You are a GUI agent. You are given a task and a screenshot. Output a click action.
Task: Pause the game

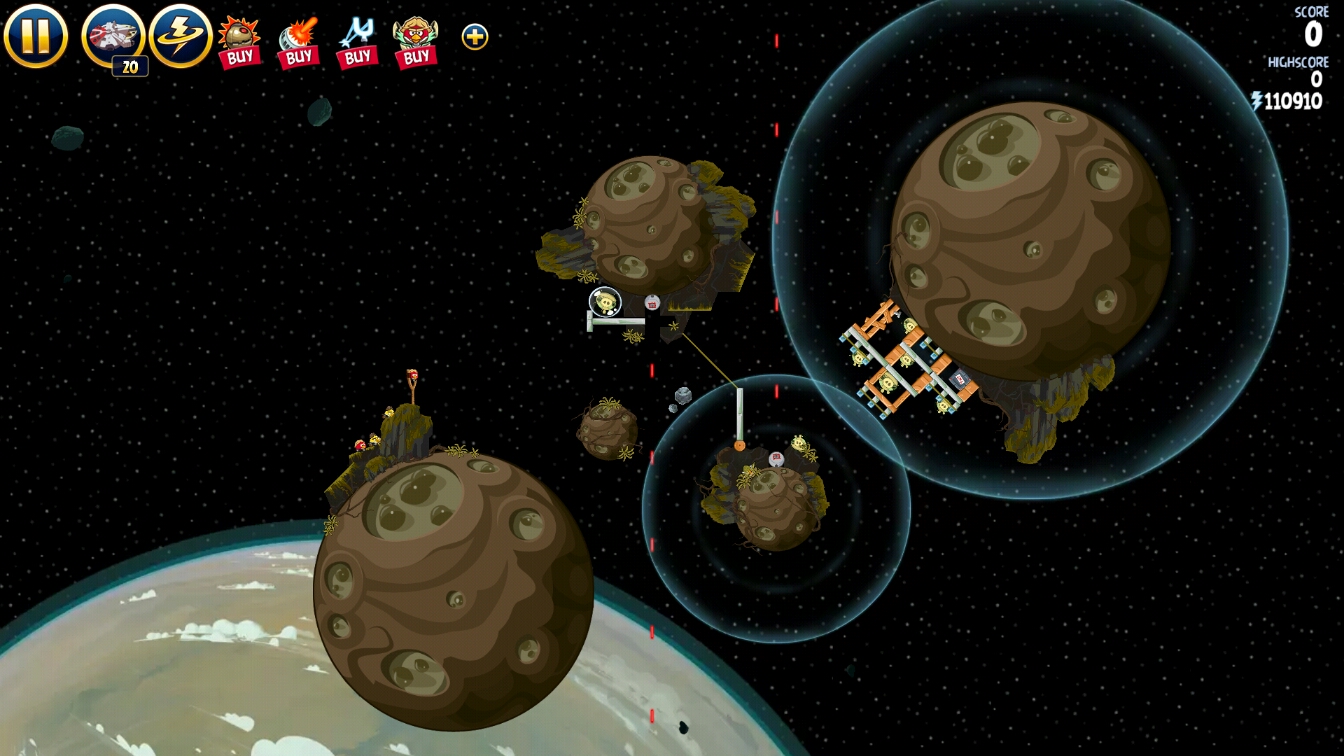coord(35,36)
